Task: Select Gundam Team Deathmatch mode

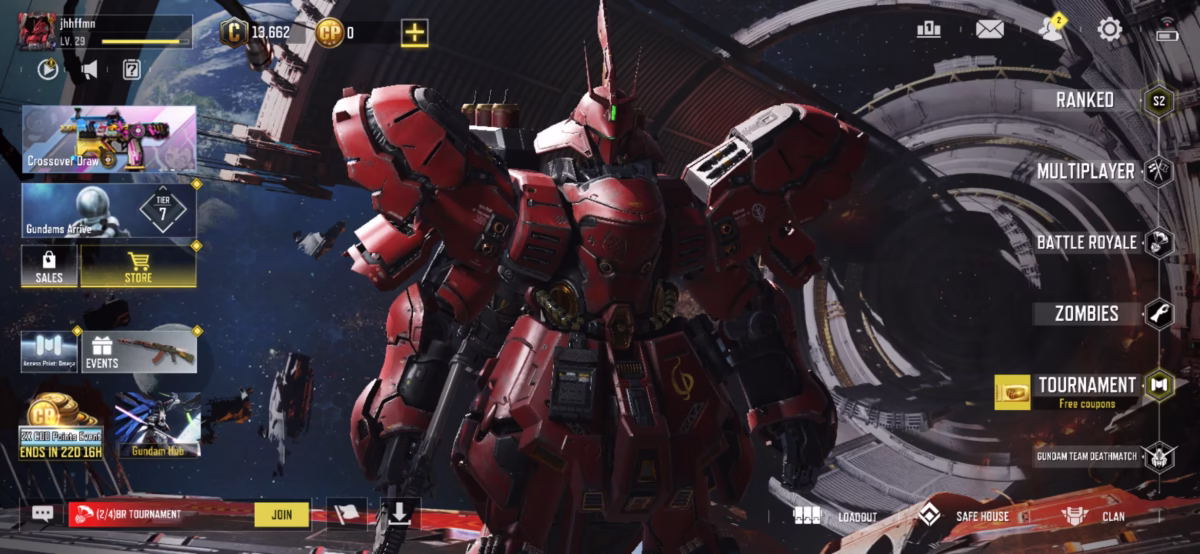Action: (x=1086, y=457)
